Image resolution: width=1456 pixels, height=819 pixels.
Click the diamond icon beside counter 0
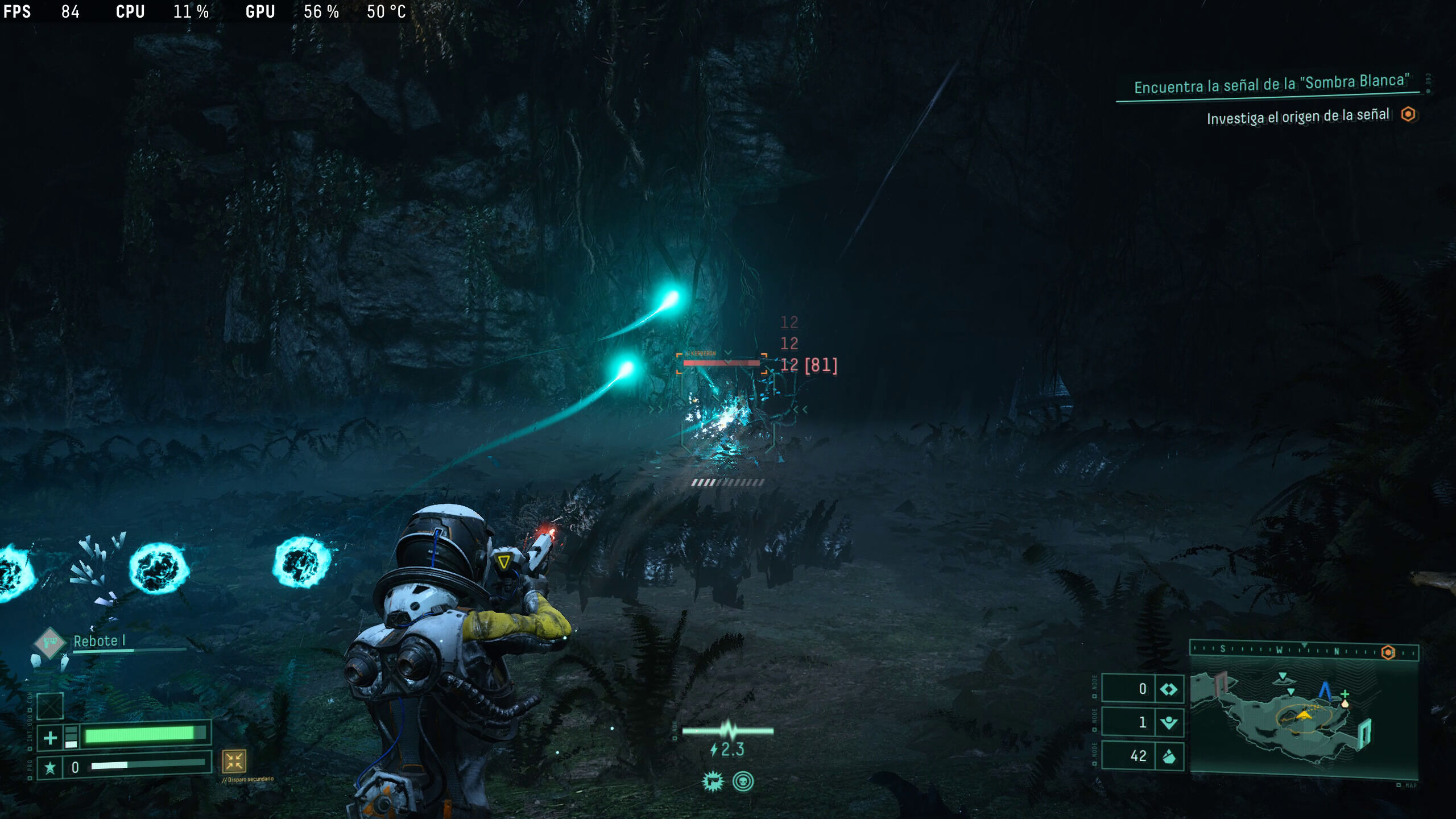pos(1169,689)
